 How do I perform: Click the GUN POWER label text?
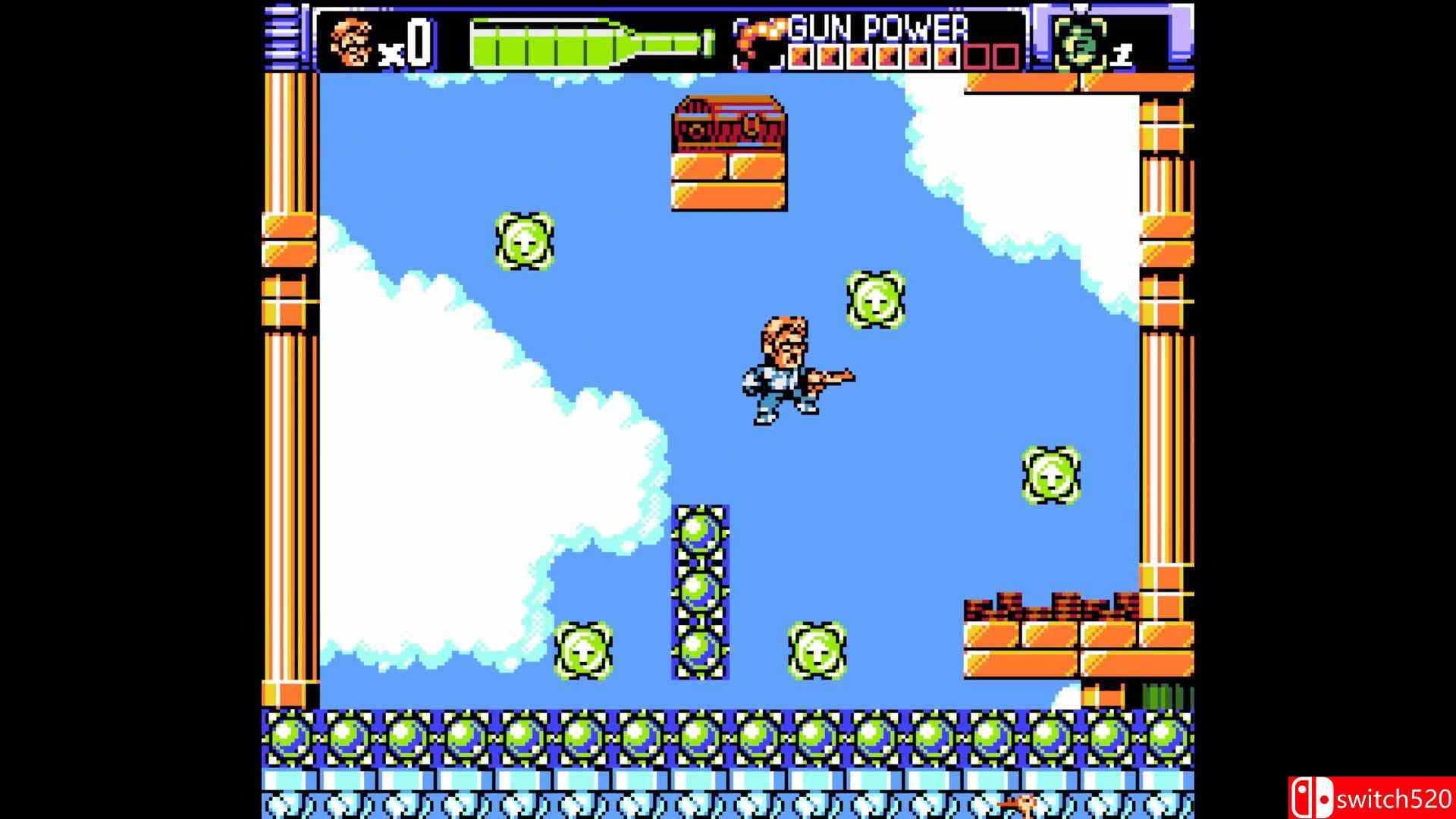click(880, 29)
